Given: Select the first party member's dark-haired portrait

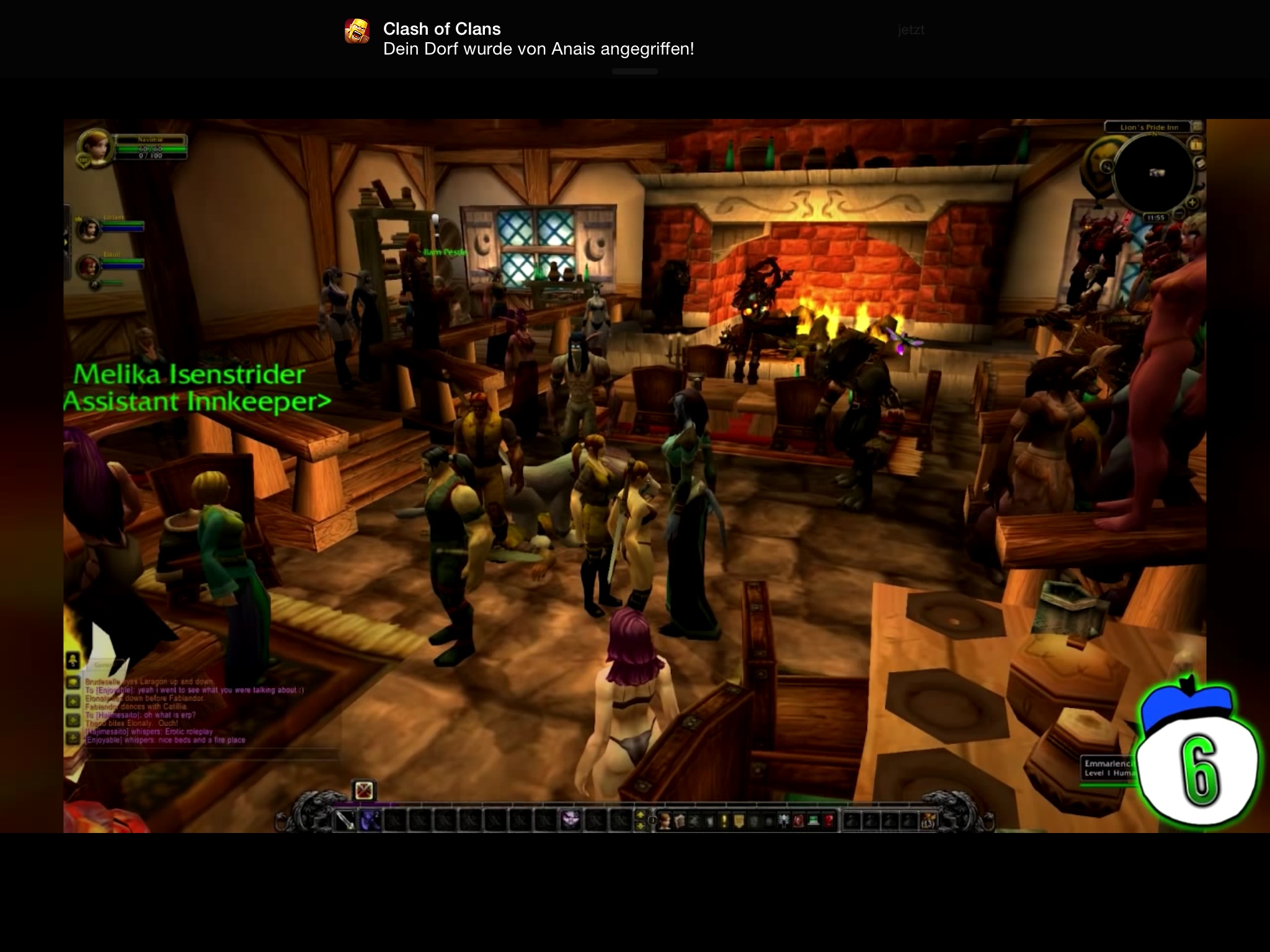Looking at the screenshot, I should [89, 229].
